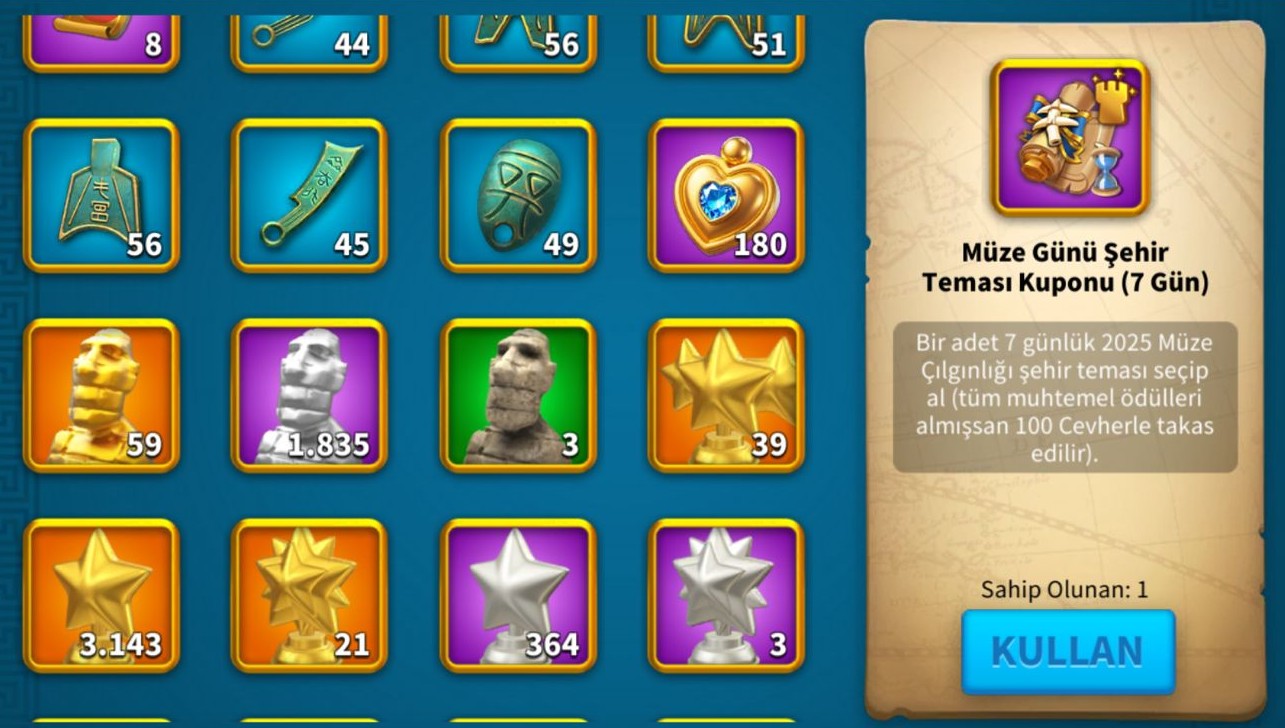Select the single gold star with 3.143

[x=102, y=595]
